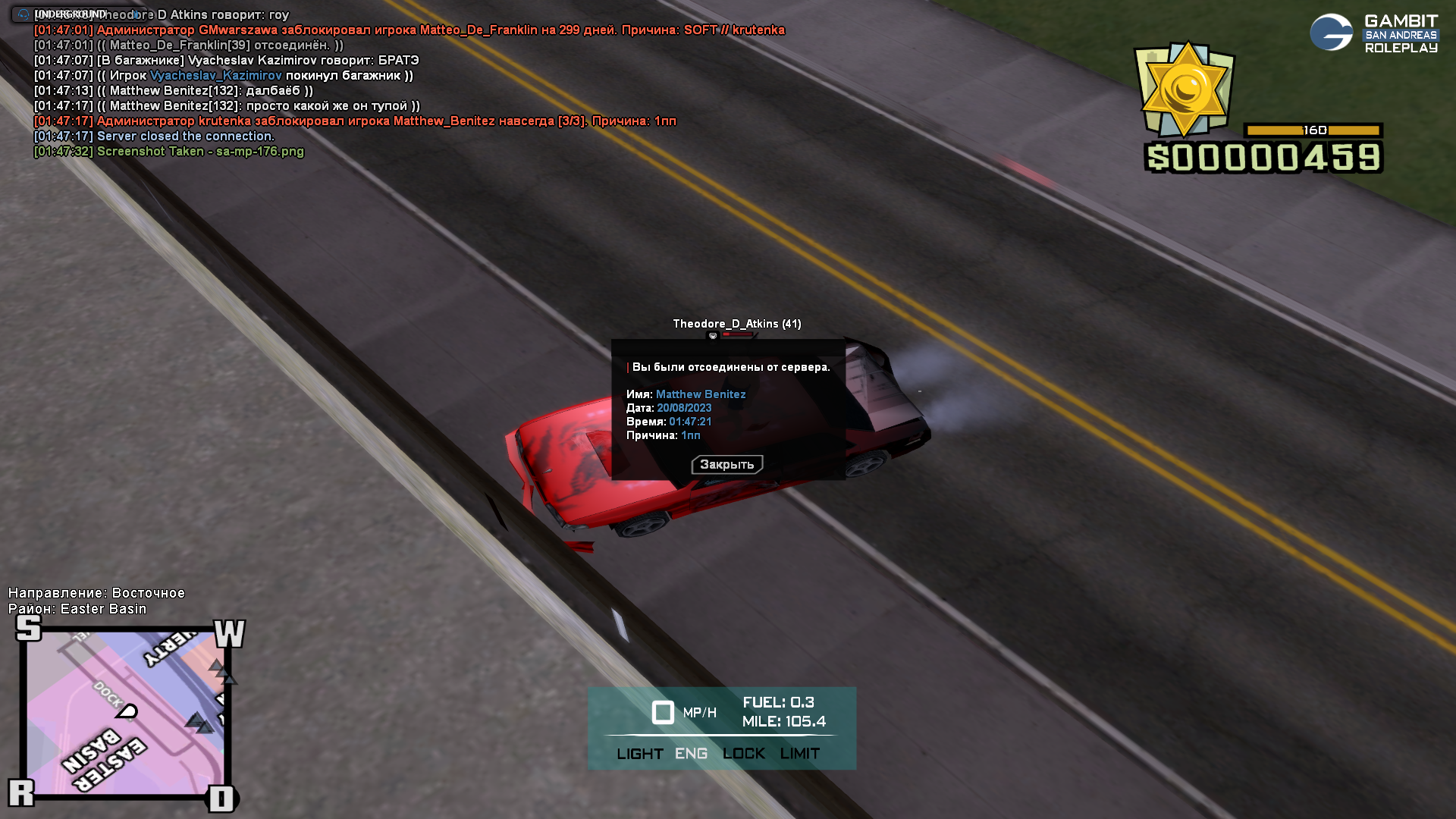
Task: Click the Gambit San Andreas Roleplay logo
Action: (x=1373, y=33)
